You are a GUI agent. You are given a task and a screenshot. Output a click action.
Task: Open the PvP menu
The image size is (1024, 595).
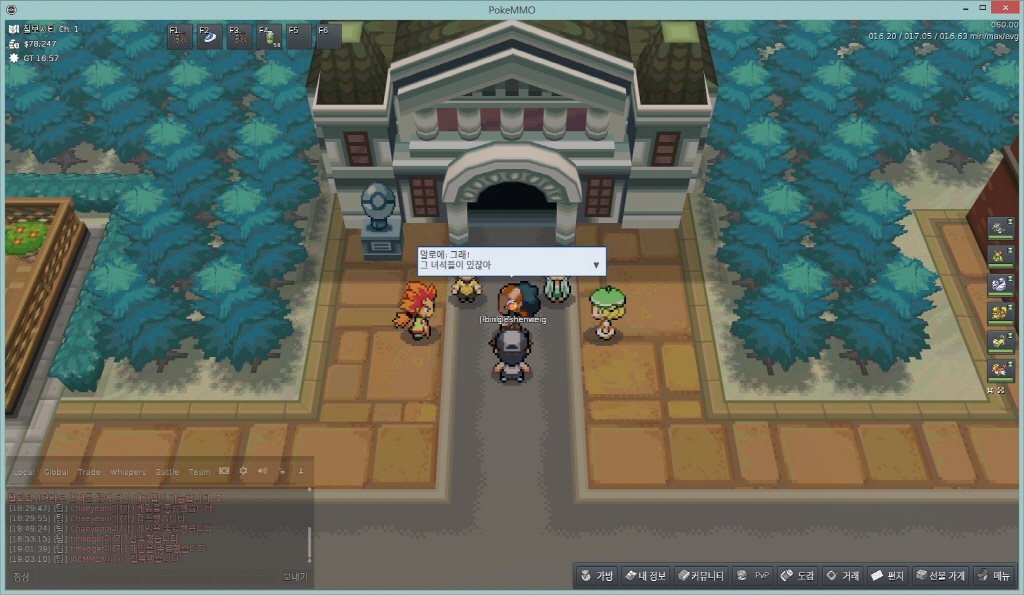point(752,576)
